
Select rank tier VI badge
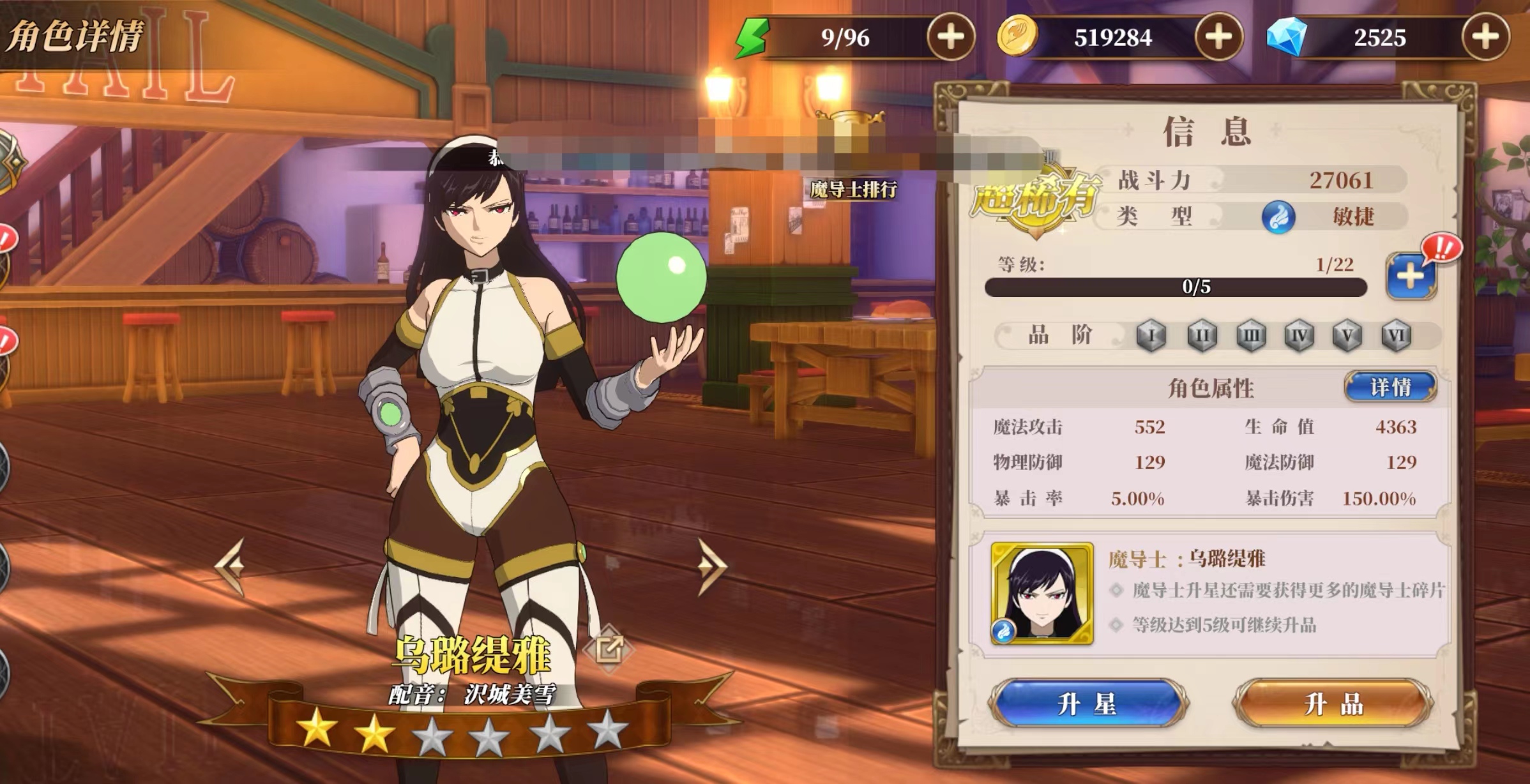tap(1395, 335)
